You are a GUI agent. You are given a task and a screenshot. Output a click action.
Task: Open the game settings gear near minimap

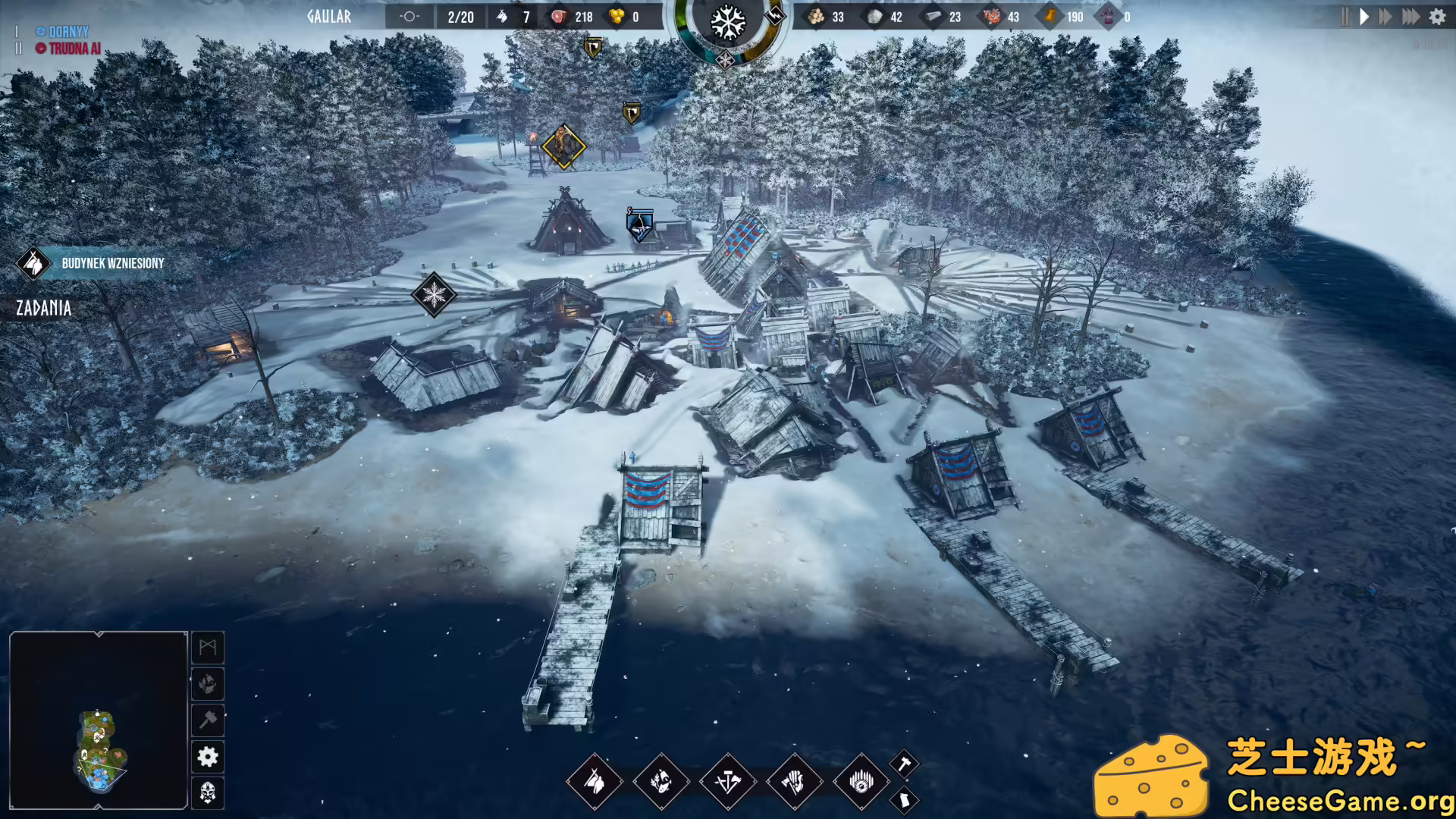pyautogui.click(x=208, y=757)
